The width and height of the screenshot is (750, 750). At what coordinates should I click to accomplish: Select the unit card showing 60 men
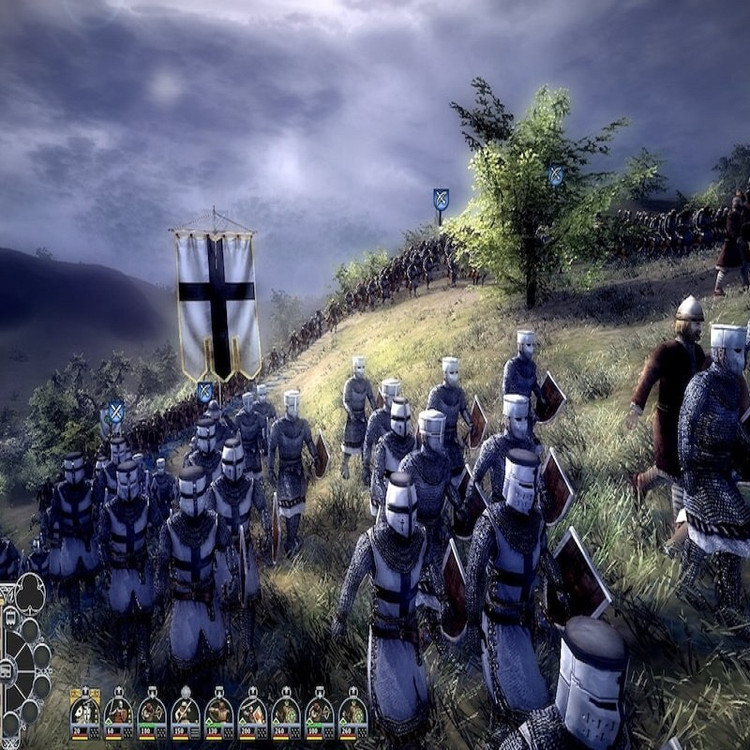(x=118, y=713)
